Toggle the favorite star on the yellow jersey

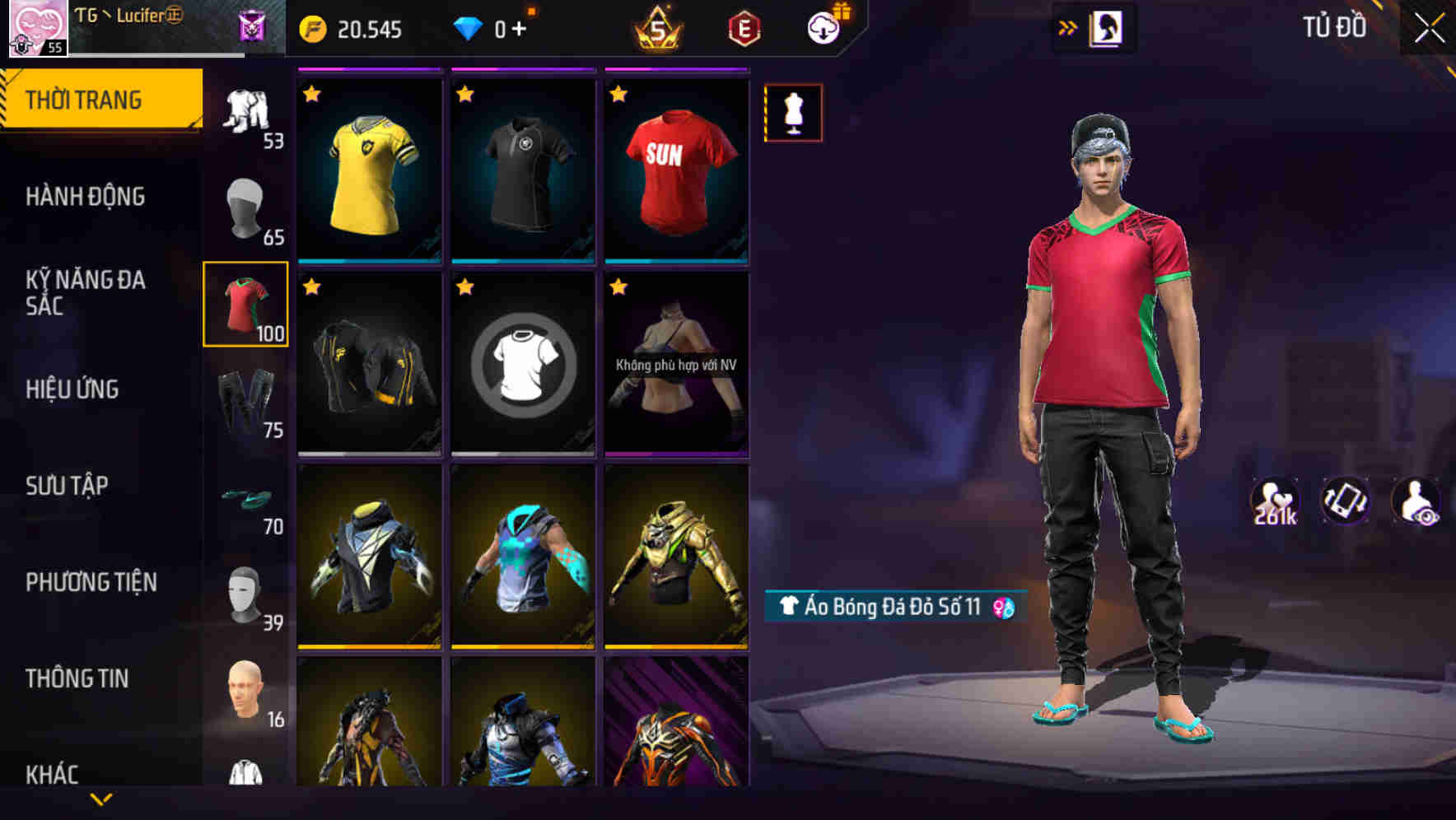[x=311, y=95]
